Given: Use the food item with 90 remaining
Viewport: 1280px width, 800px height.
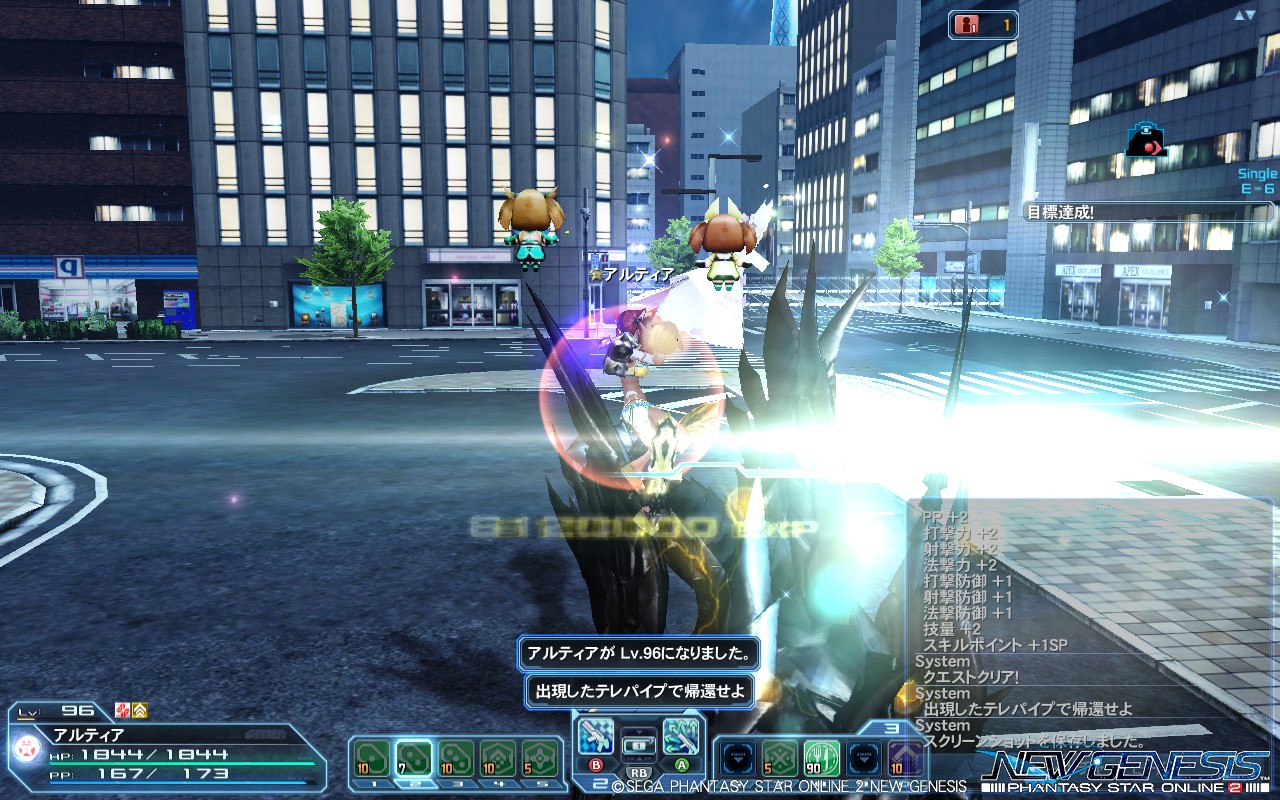Looking at the screenshot, I should coord(820,758).
